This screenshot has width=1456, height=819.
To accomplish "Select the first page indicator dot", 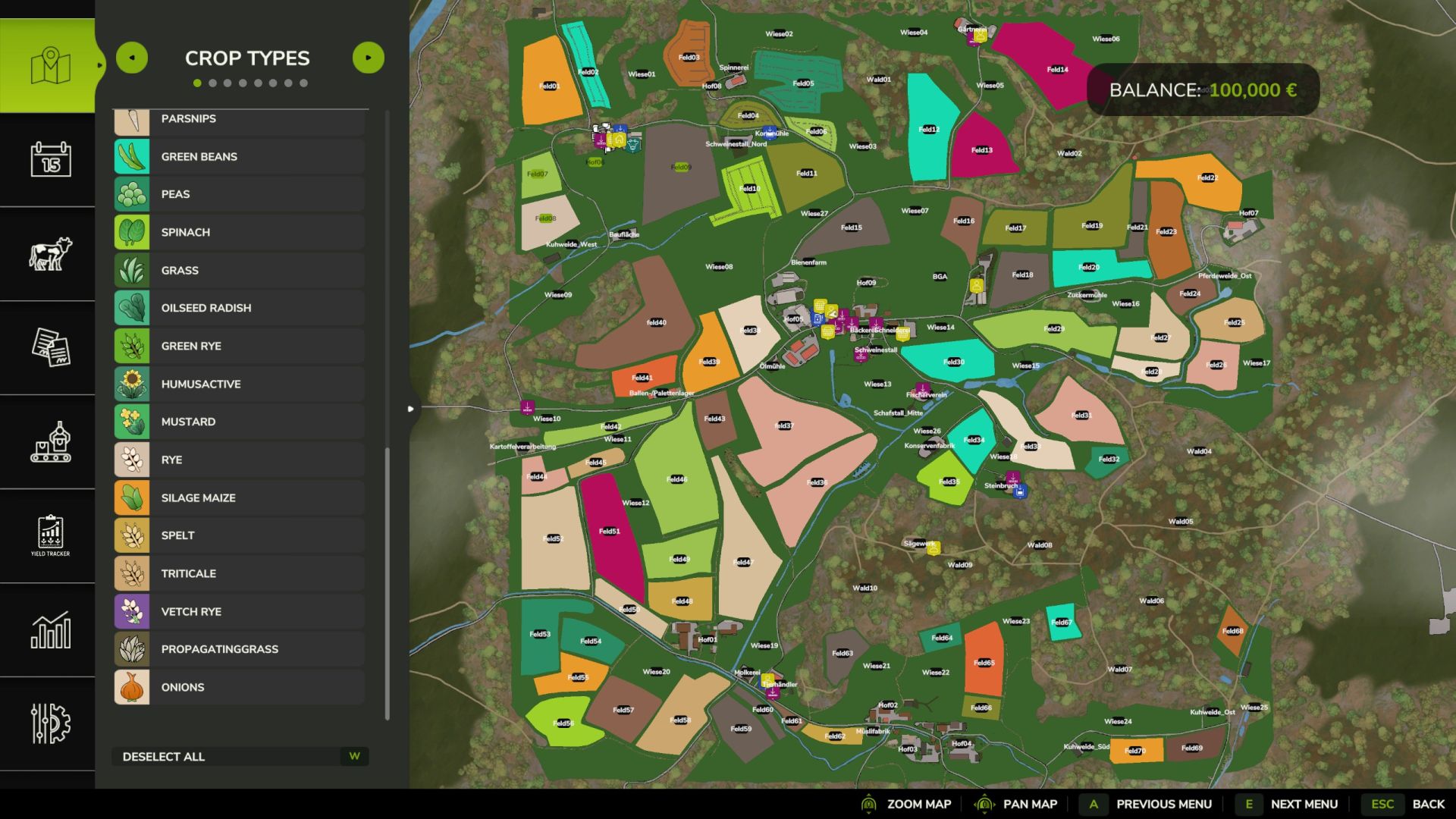I will coord(198,83).
